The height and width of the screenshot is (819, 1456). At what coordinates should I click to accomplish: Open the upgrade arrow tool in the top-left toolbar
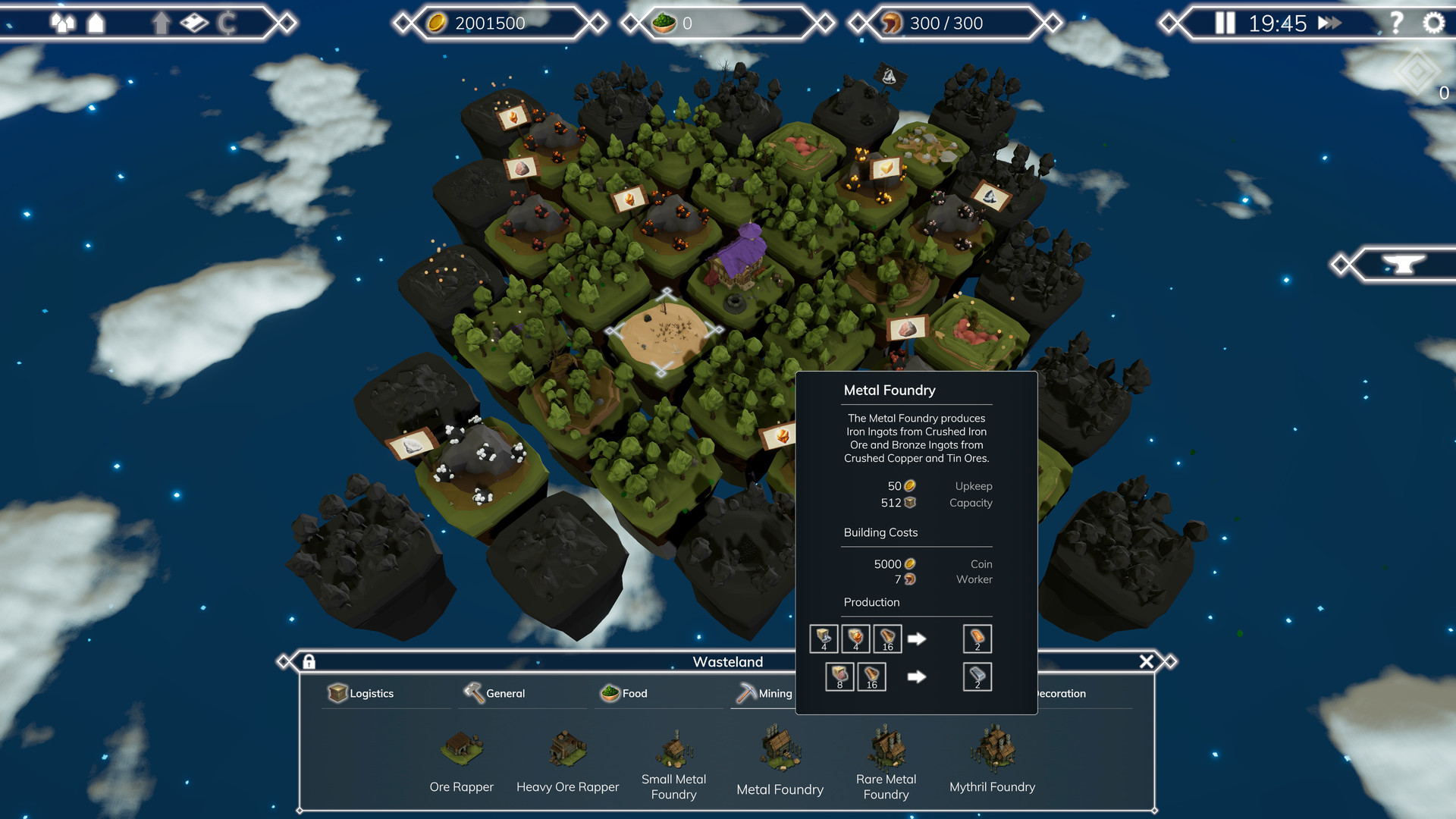[x=161, y=23]
